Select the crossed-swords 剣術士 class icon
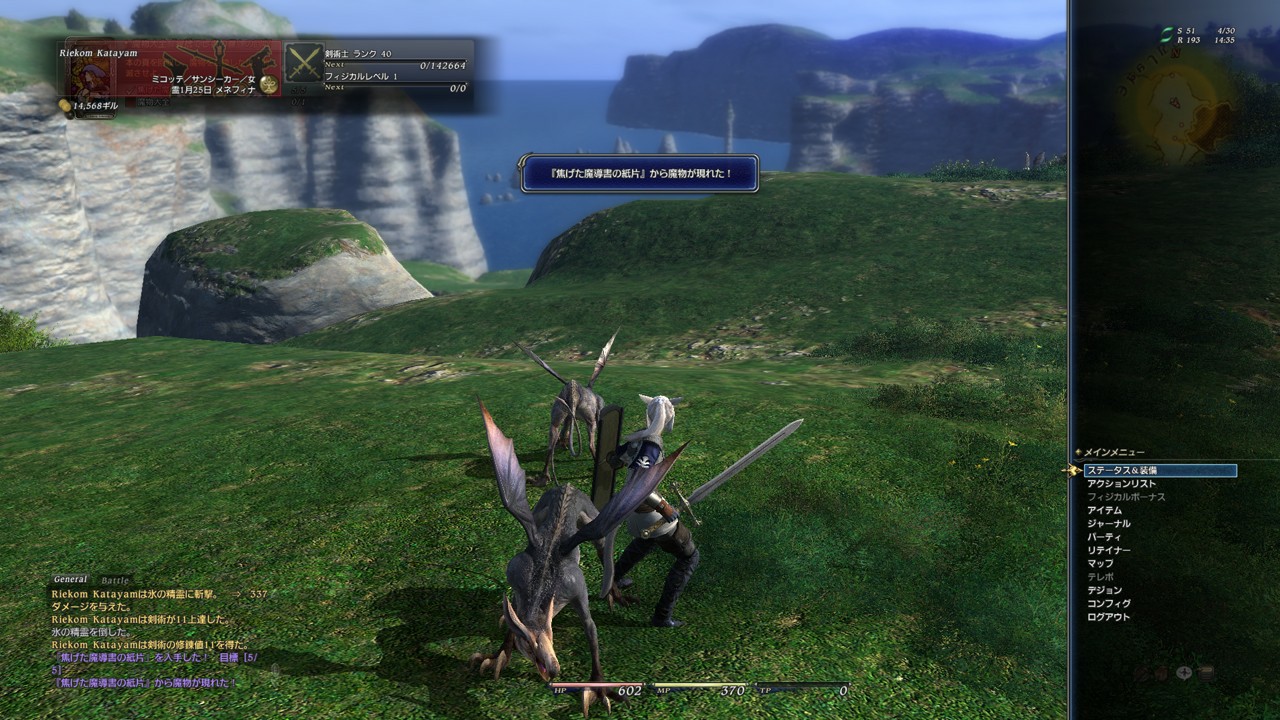The image size is (1280, 720). (305, 62)
